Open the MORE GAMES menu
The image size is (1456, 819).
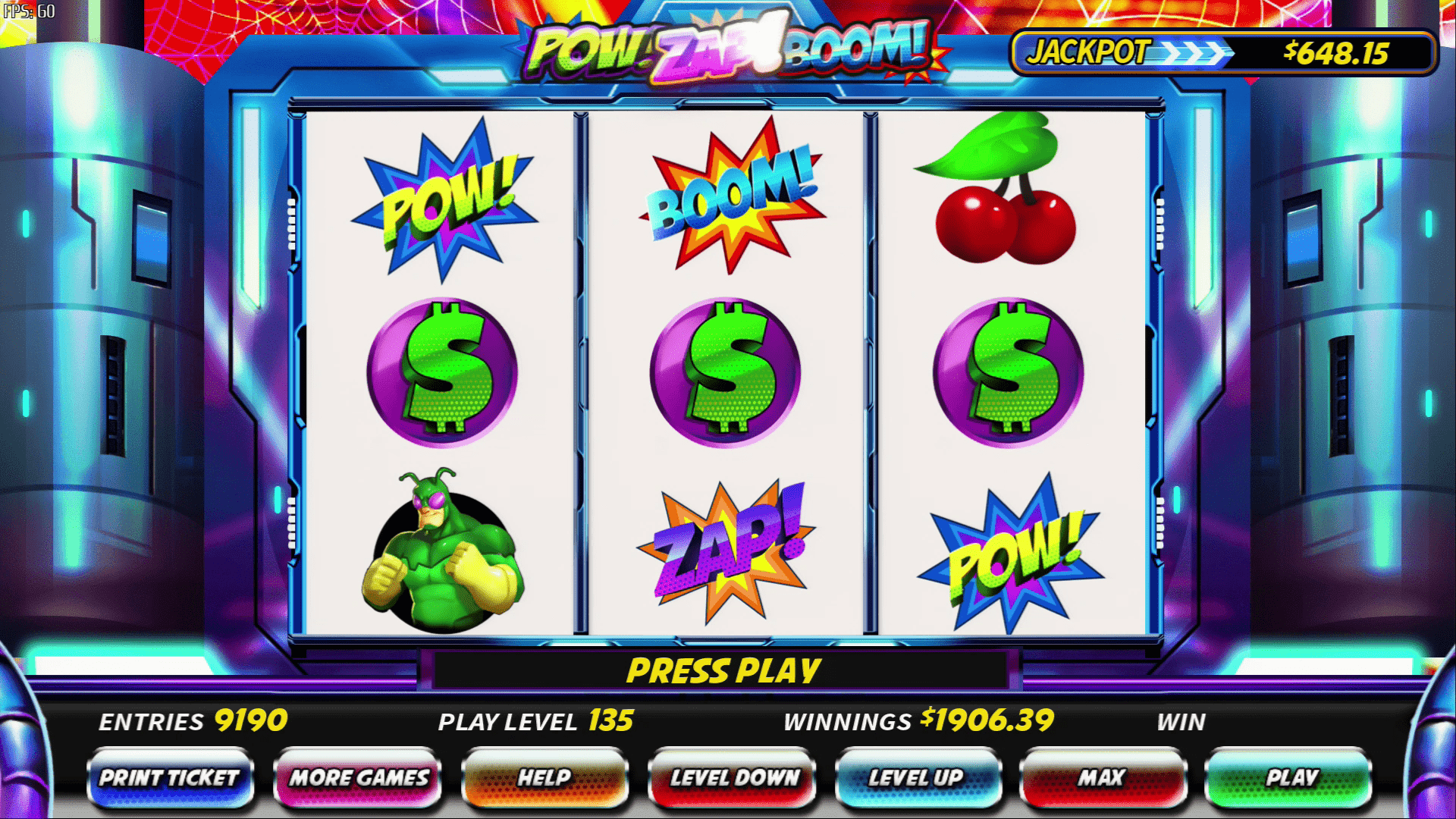coord(358,778)
